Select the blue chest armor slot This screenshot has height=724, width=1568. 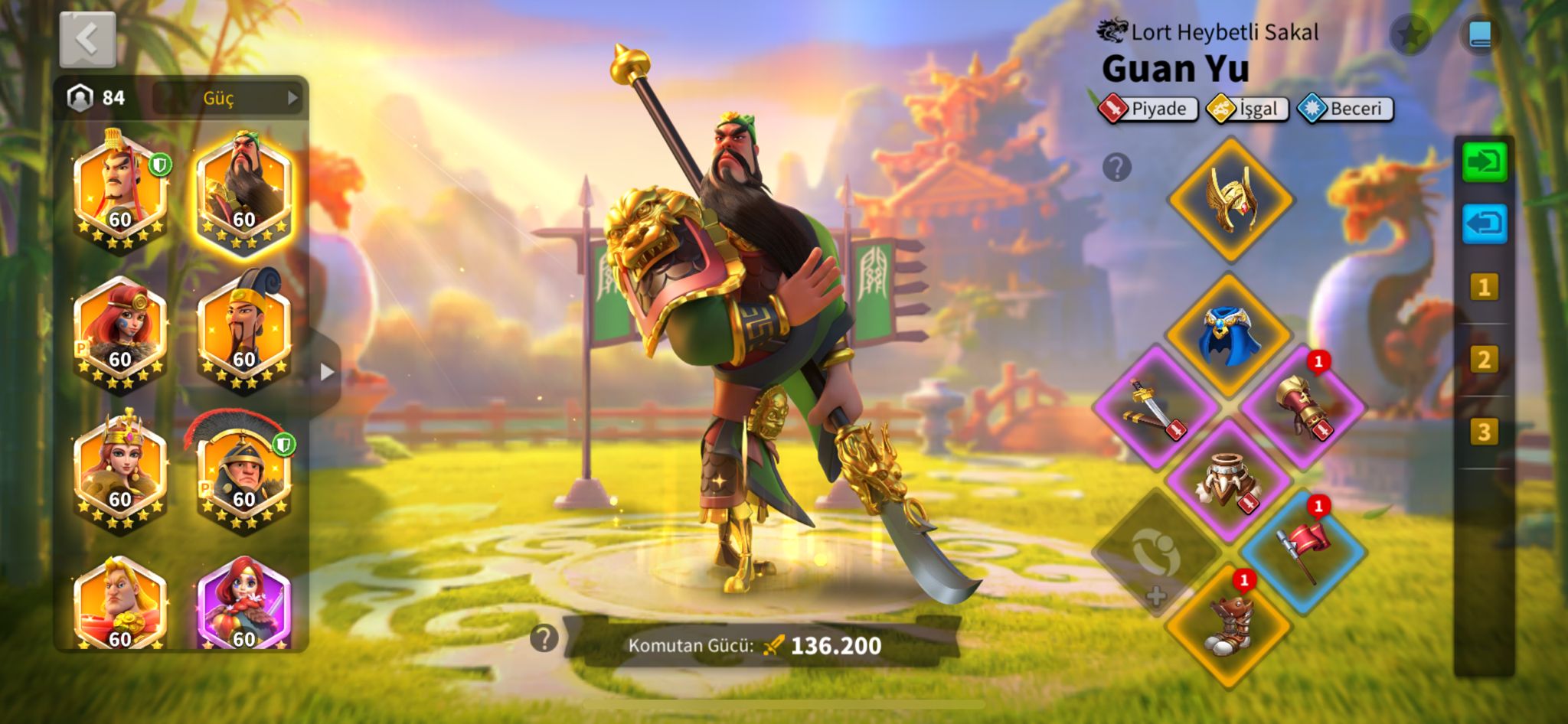click(1229, 334)
